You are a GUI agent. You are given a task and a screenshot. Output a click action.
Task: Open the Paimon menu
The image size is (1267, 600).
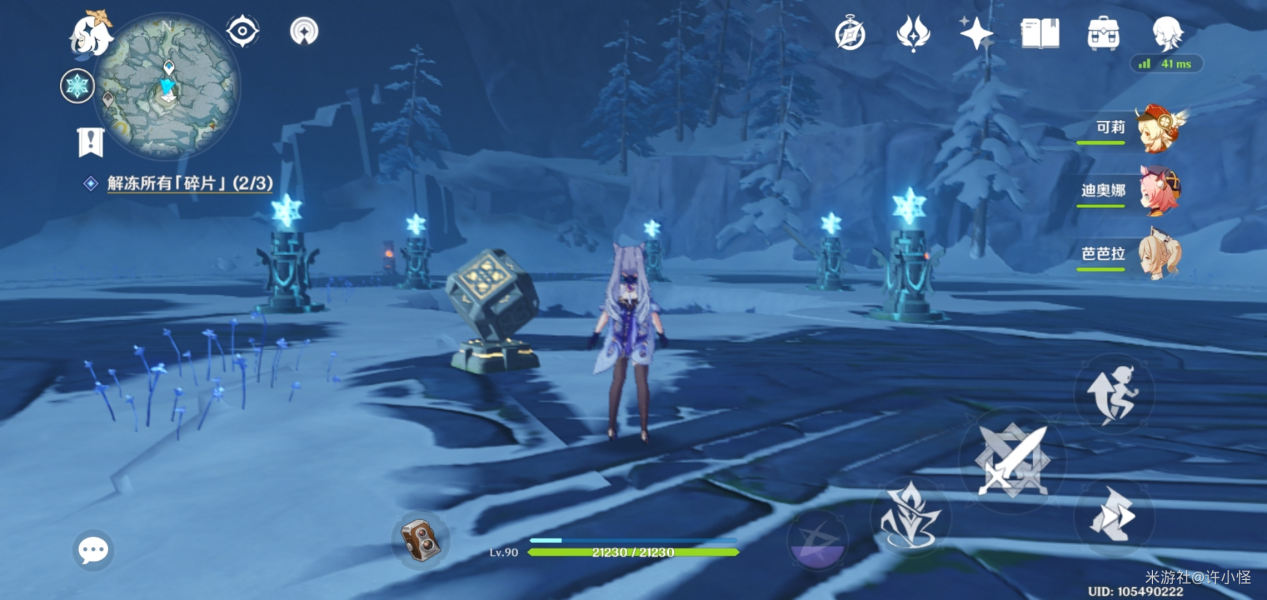pyautogui.click(x=90, y=34)
